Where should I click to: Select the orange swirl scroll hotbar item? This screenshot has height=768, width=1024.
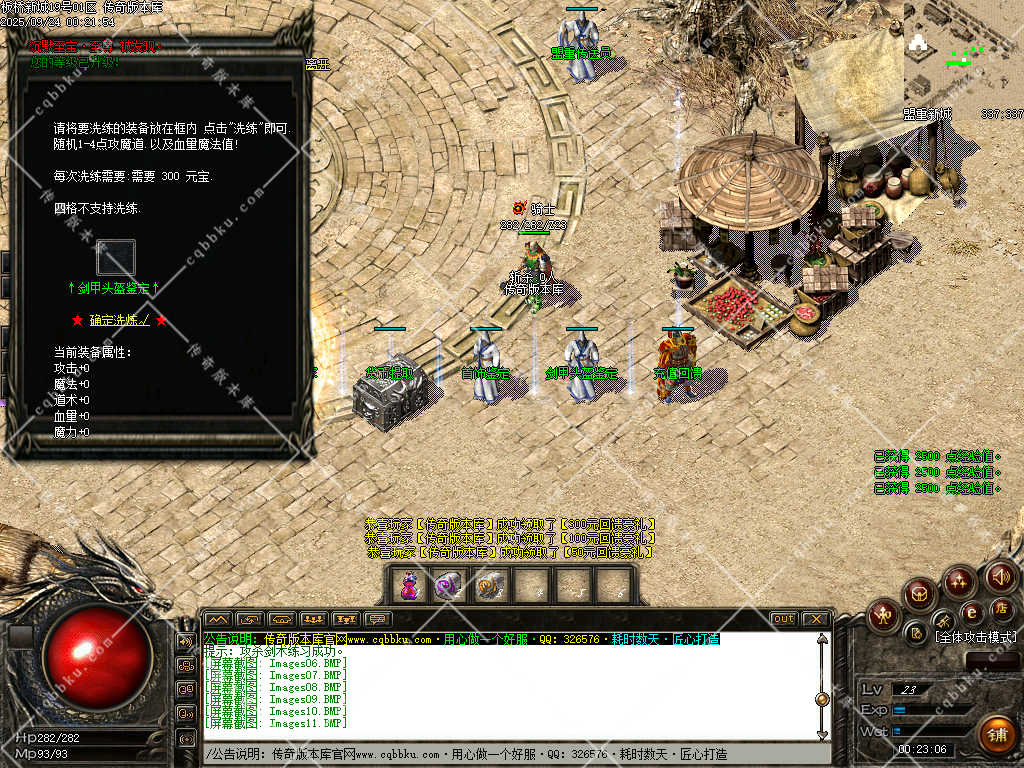490,586
